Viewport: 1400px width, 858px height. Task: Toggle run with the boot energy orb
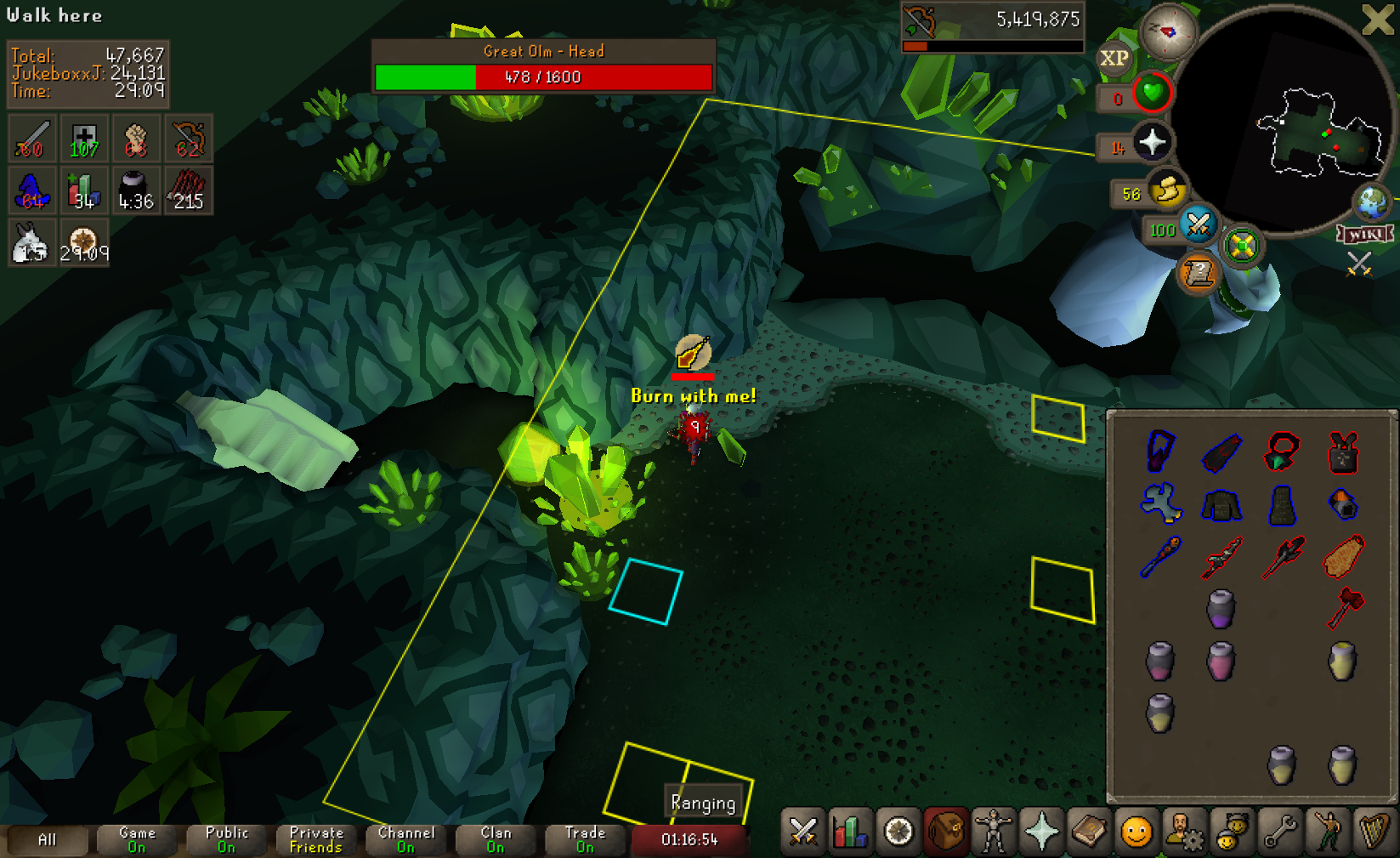tap(1167, 190)
